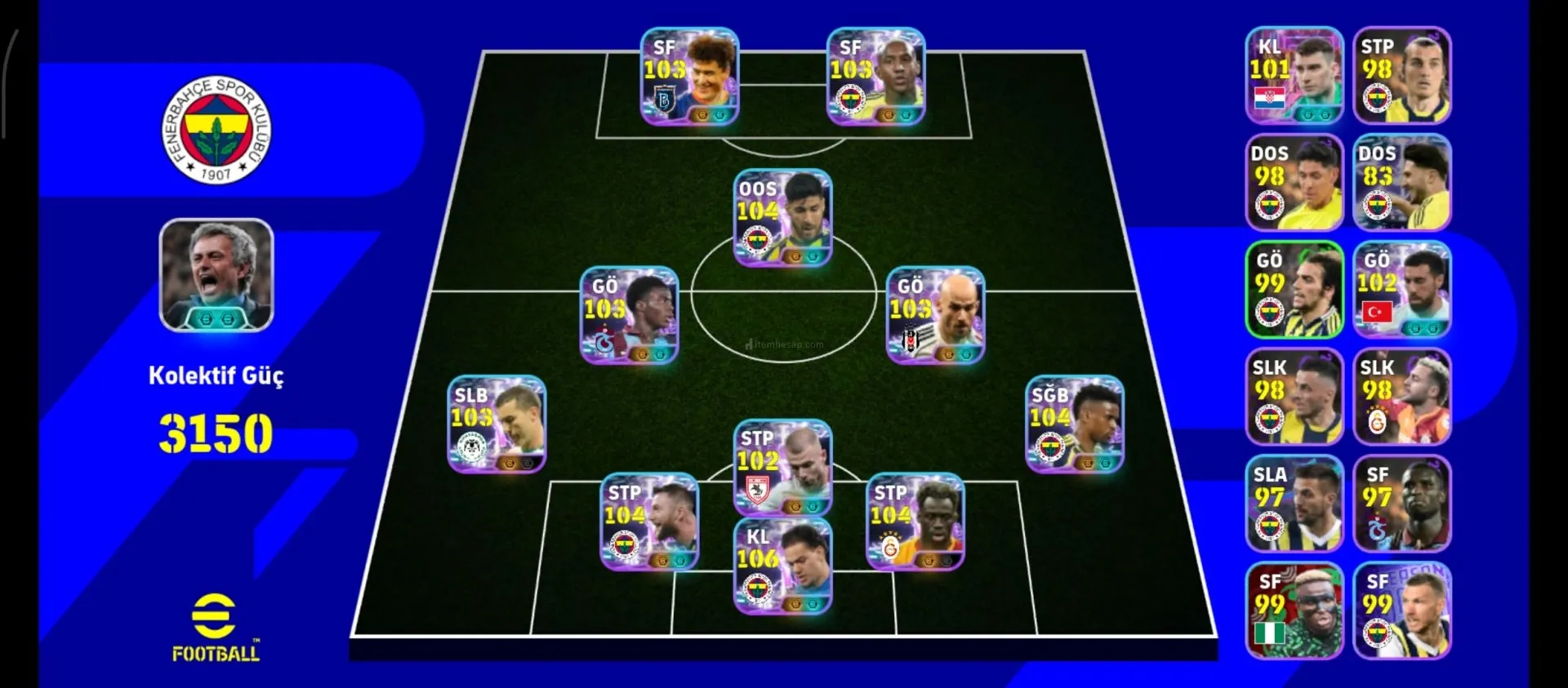Select the KL 106 goalkeeper card
The width and height of the screenshot is (1568, 688).
(x=782, y=566)
